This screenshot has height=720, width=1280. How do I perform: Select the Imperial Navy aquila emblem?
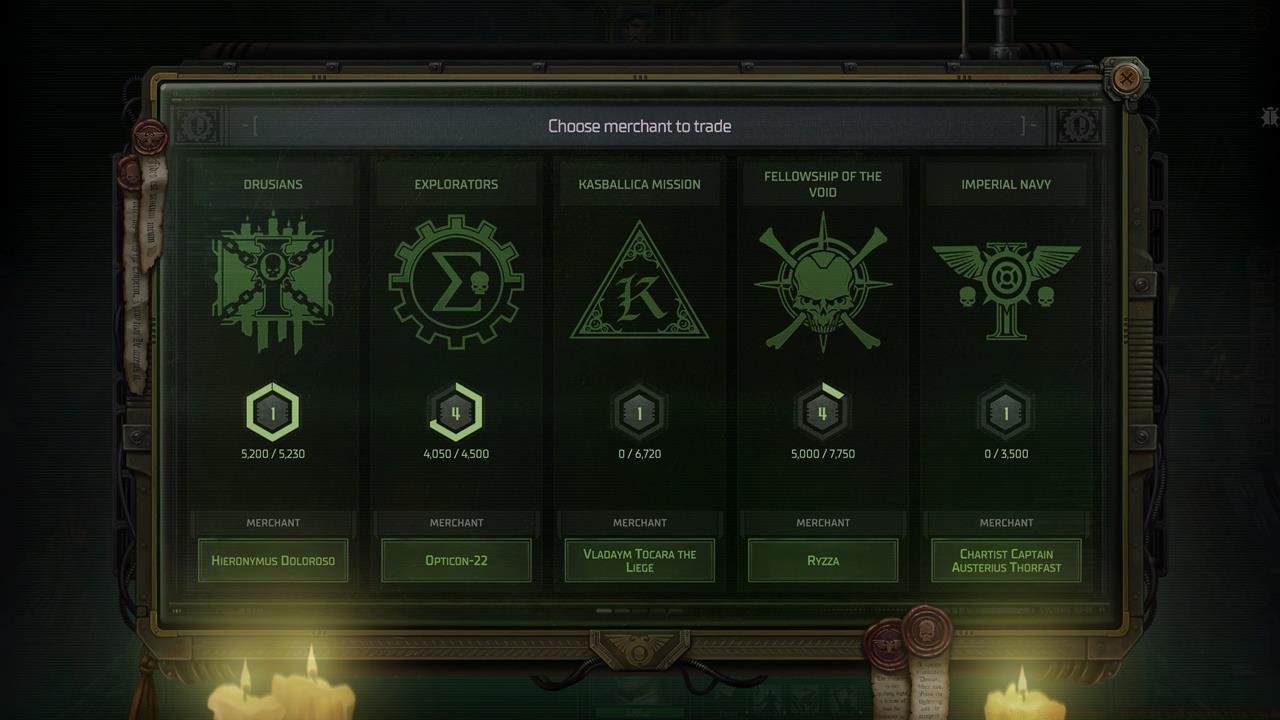(1006, 282)
